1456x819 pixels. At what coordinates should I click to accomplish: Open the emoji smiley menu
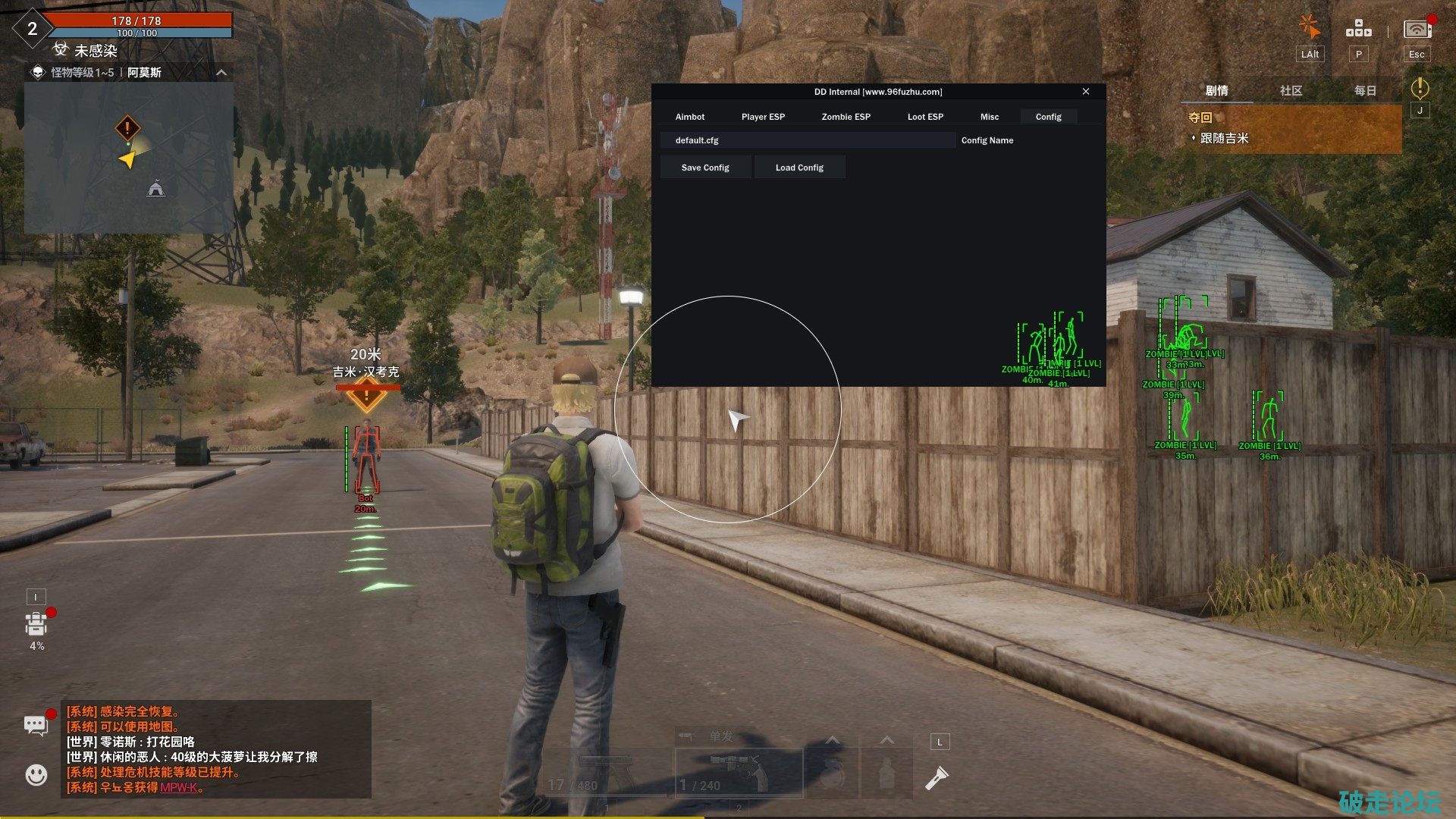point(36,774)
